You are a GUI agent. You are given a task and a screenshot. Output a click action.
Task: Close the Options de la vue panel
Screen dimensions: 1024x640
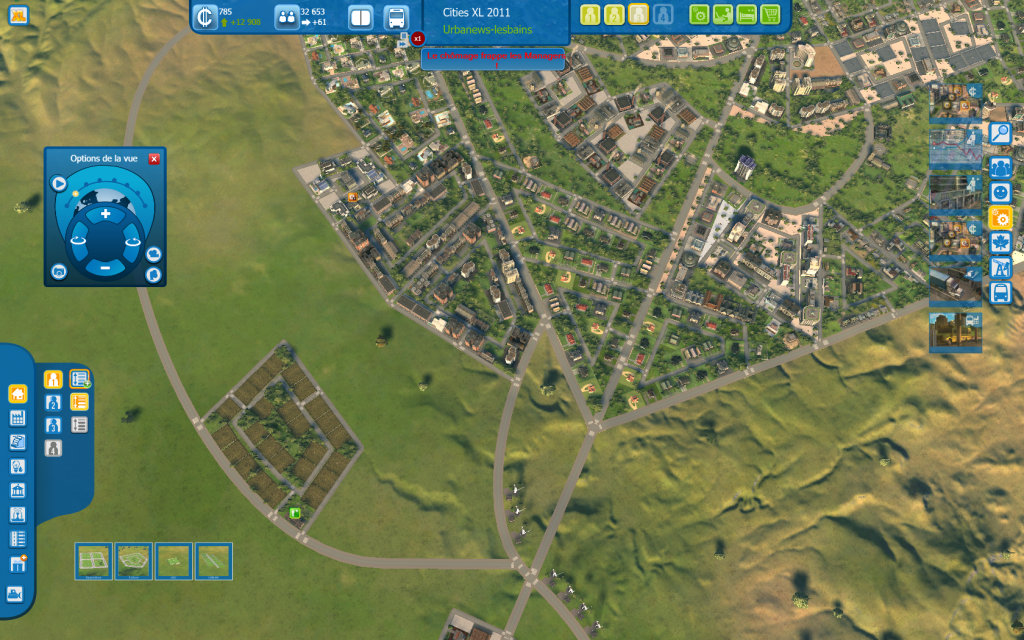(x=154, y=159)
